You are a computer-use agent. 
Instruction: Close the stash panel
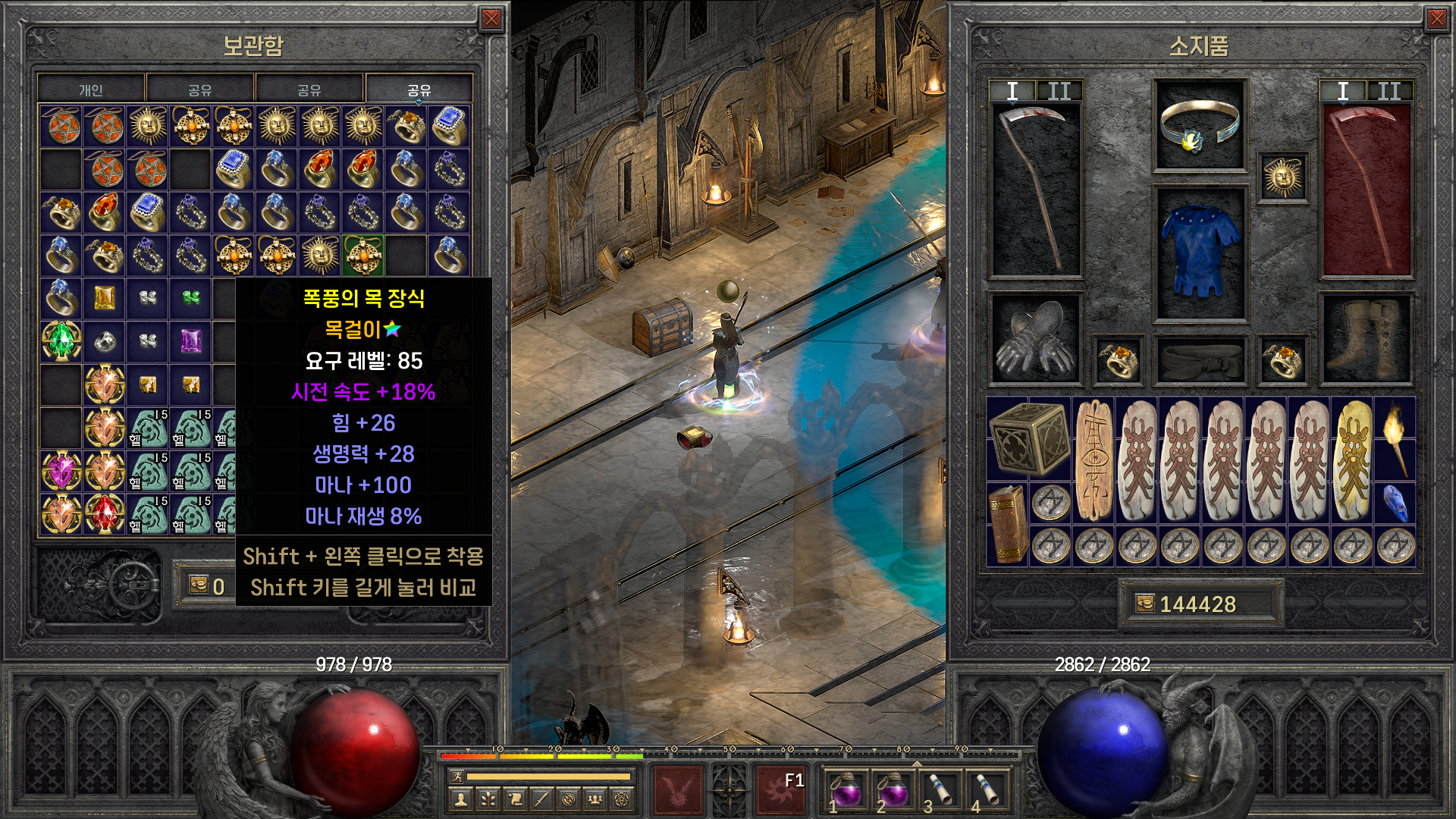(x=491, y=19)
